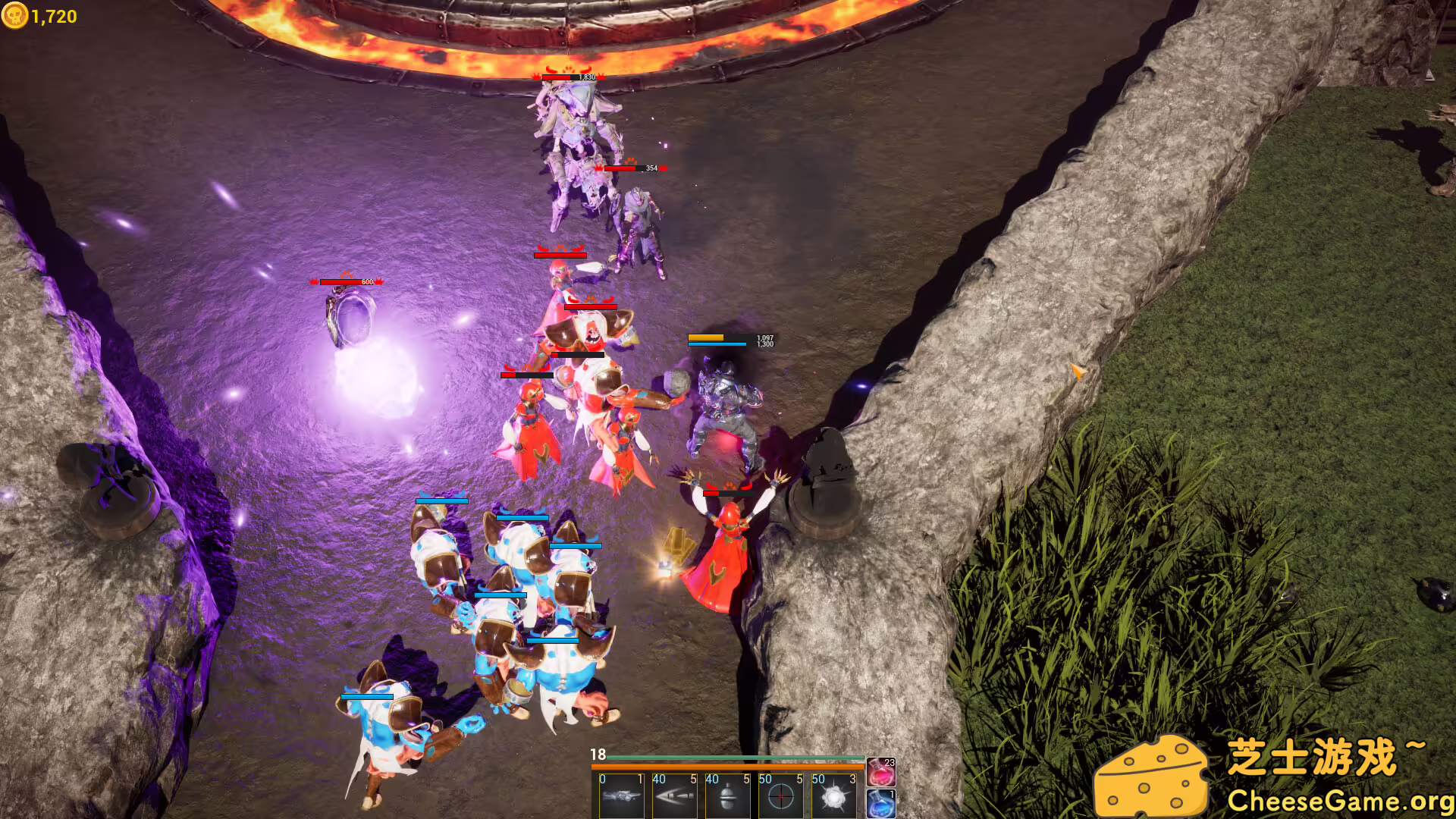Select the rifle weapon in the first hotbar slot
Viewport: 1456px width, 819px height.
click(620, 796)
